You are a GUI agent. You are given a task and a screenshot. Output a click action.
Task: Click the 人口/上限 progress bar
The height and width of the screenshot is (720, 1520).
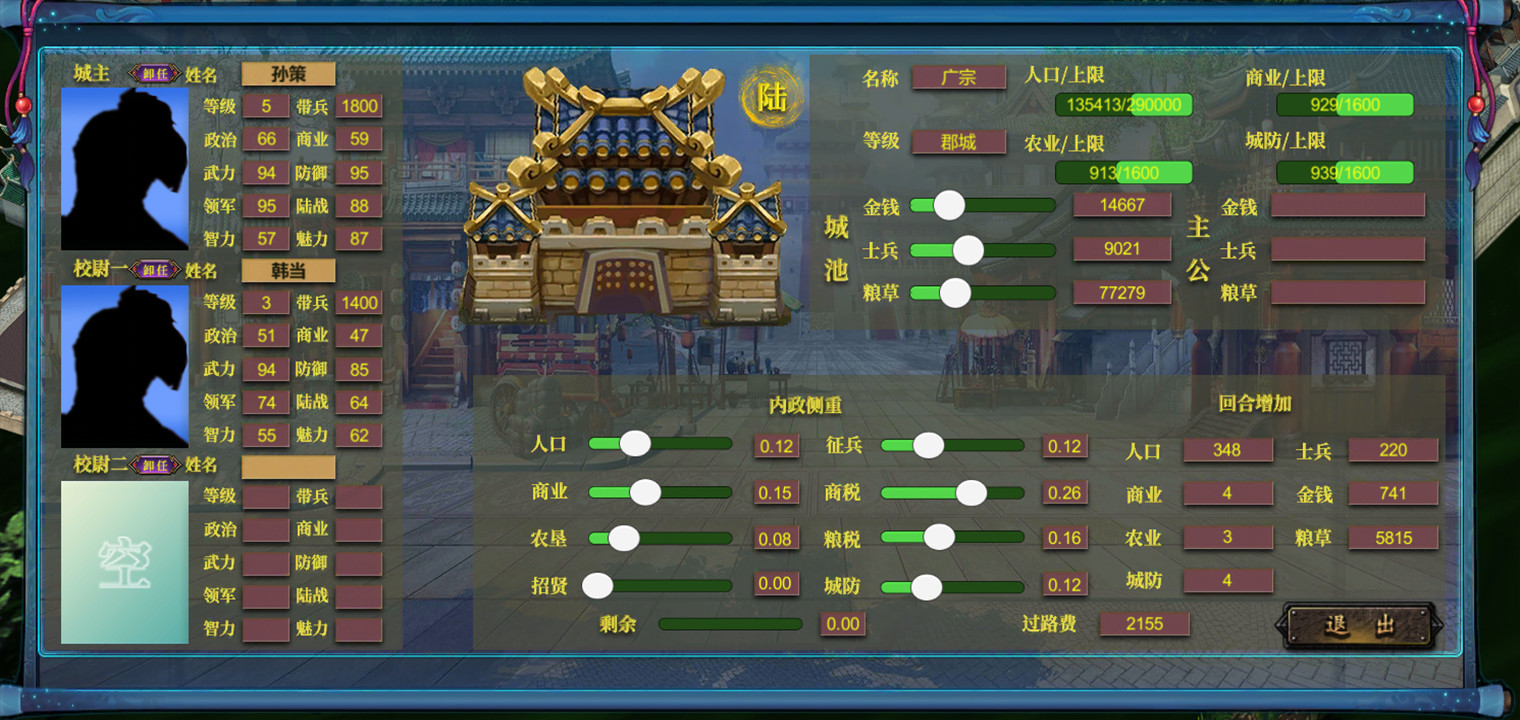coord(1122,104)
